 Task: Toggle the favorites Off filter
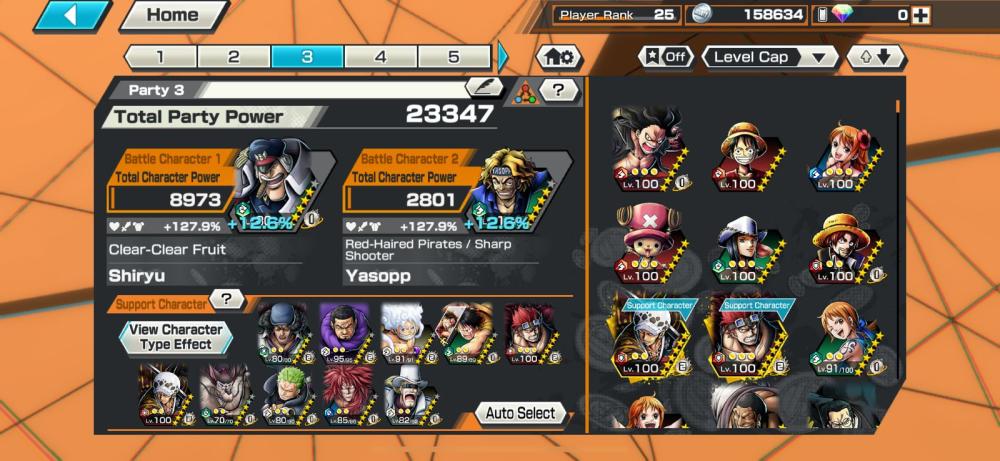coord(665,57)
